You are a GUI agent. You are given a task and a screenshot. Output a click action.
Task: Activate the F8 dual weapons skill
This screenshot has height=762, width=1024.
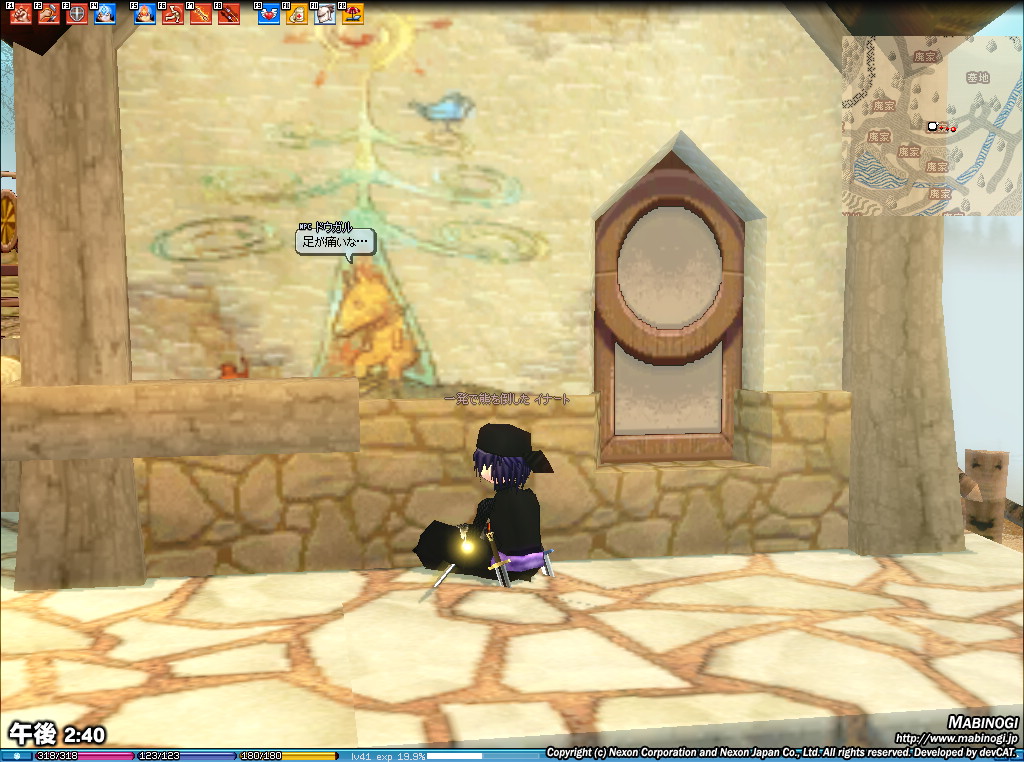[229, 14]
